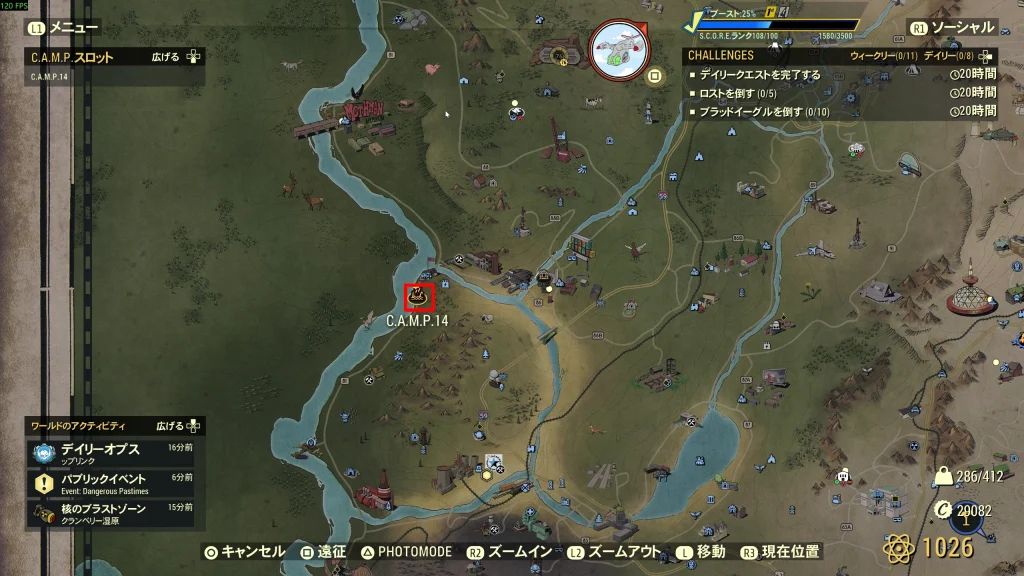Choose the パブリックイベント Dangerous Pastimes entry
This screenshot has width=1024, height=576.
(105, 483)
